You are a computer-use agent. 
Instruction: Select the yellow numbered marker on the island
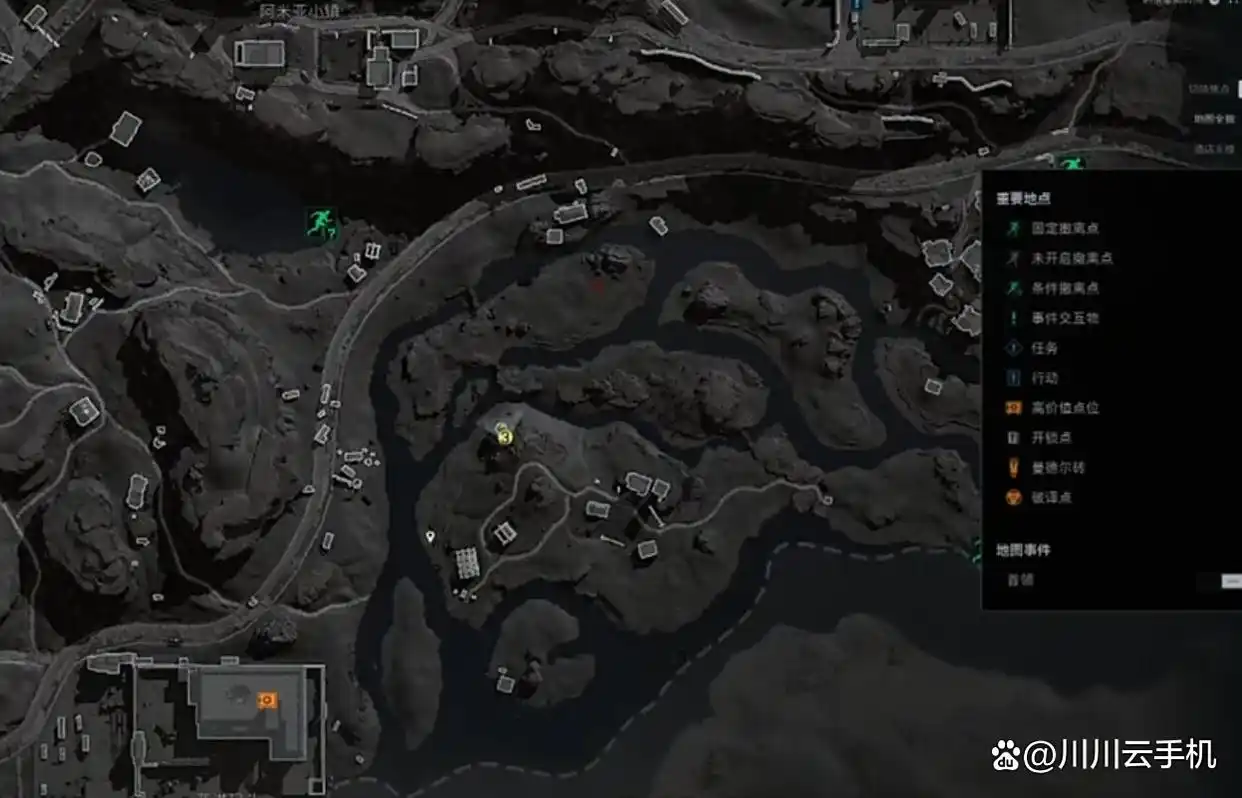[505, 437]
